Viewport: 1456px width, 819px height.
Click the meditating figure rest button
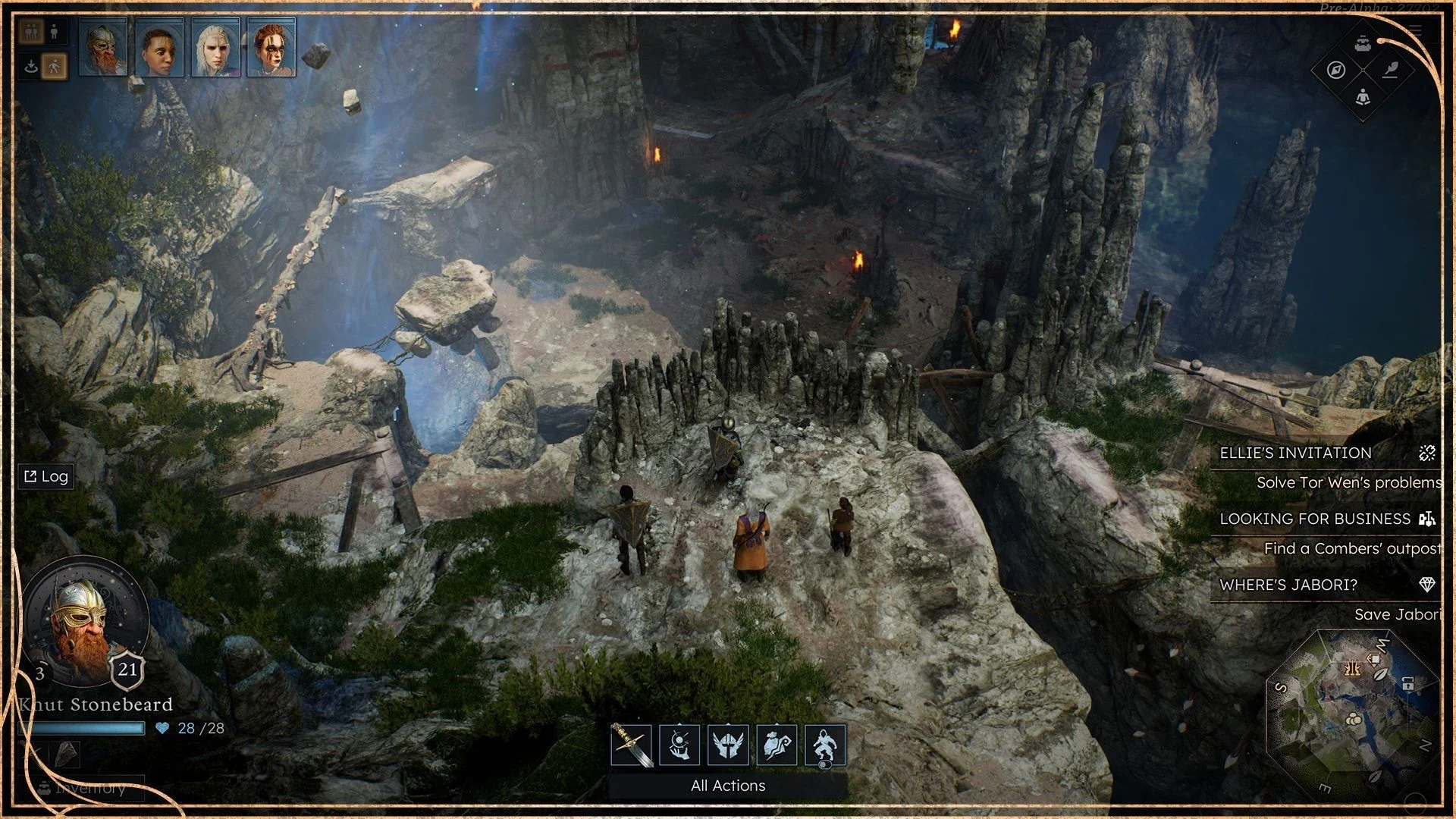[x=1363, y=97]
